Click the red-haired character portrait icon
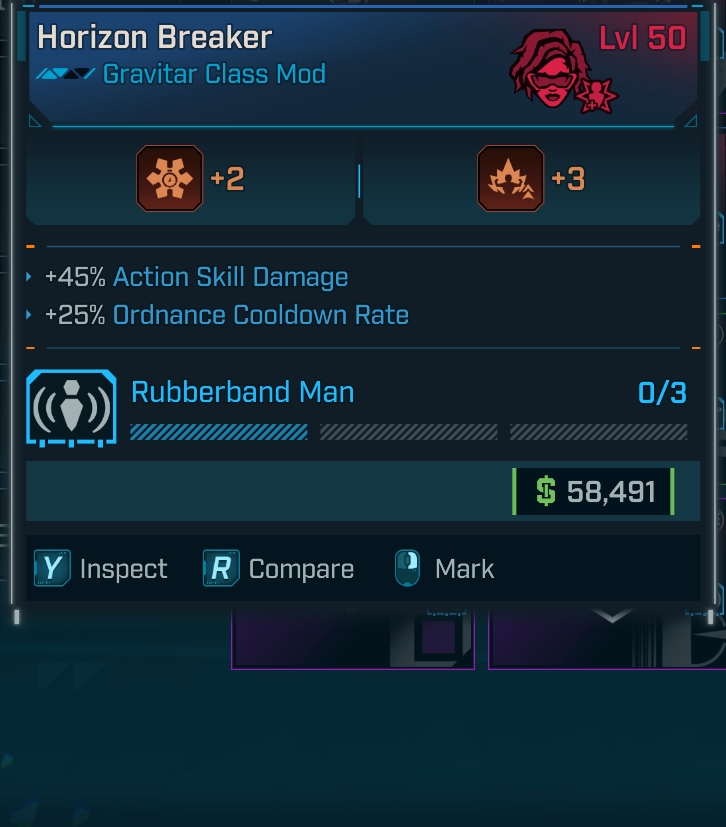The image size is (726, 827). pyautogui.click(x=550, y=70)
